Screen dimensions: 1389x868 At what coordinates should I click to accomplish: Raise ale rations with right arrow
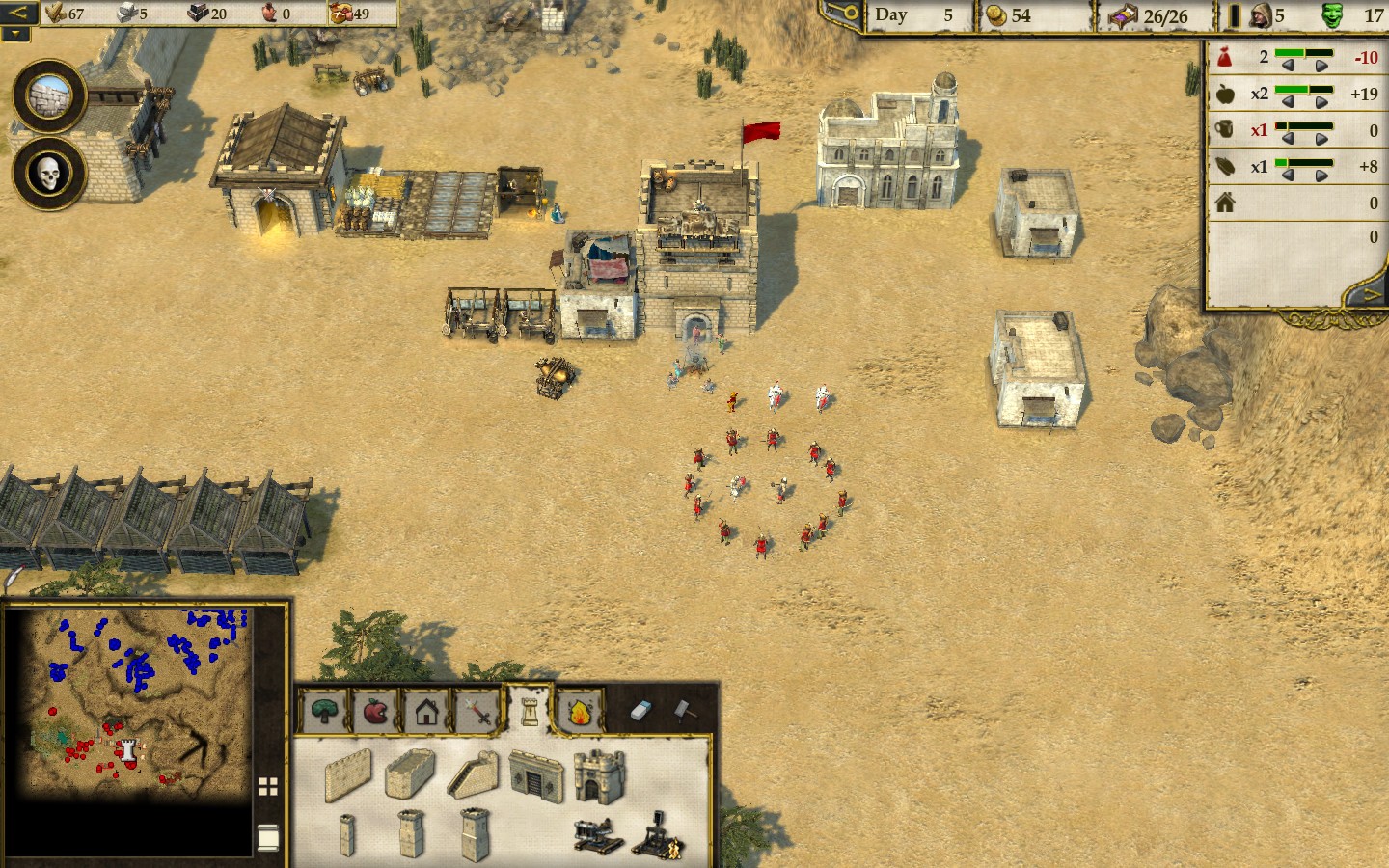click(1321, 138)
